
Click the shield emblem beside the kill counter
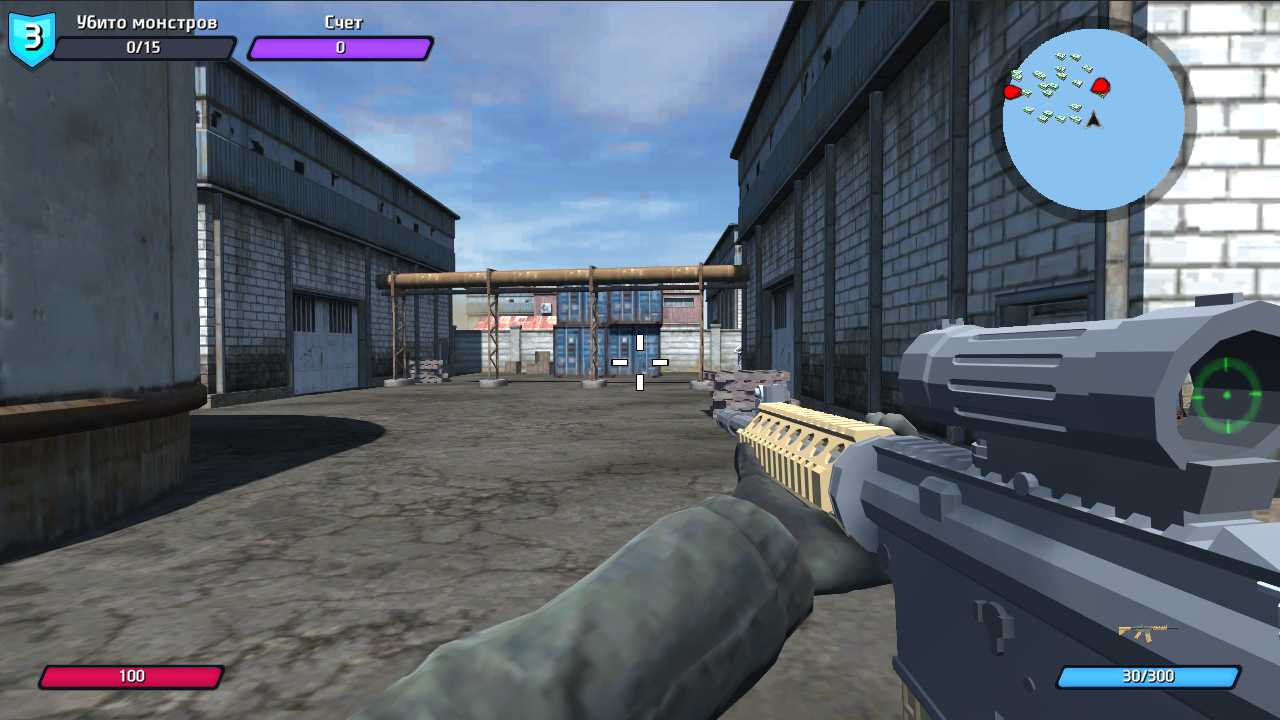[30, 38]
